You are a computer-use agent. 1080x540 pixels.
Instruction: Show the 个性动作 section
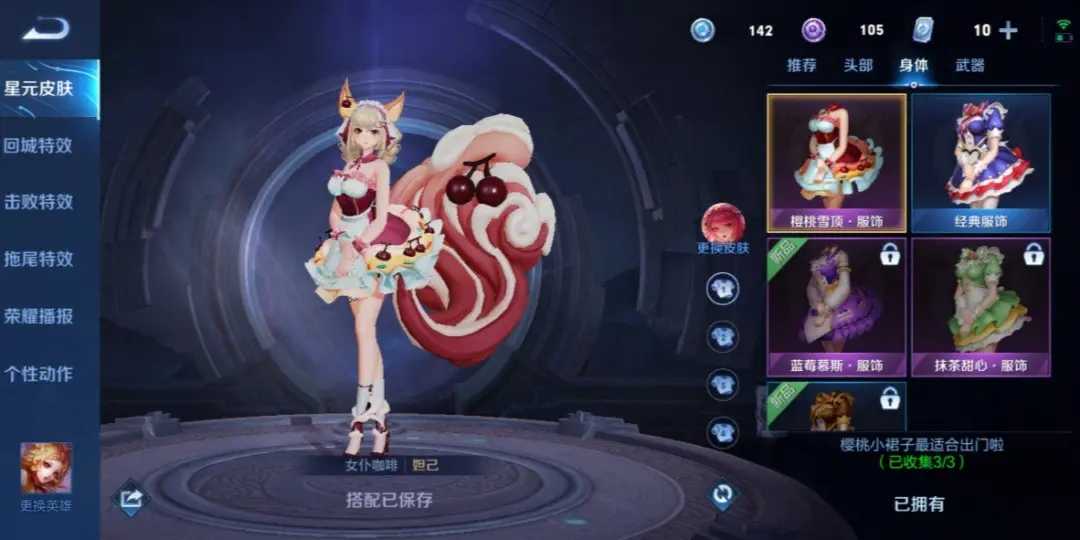point(40,374)
